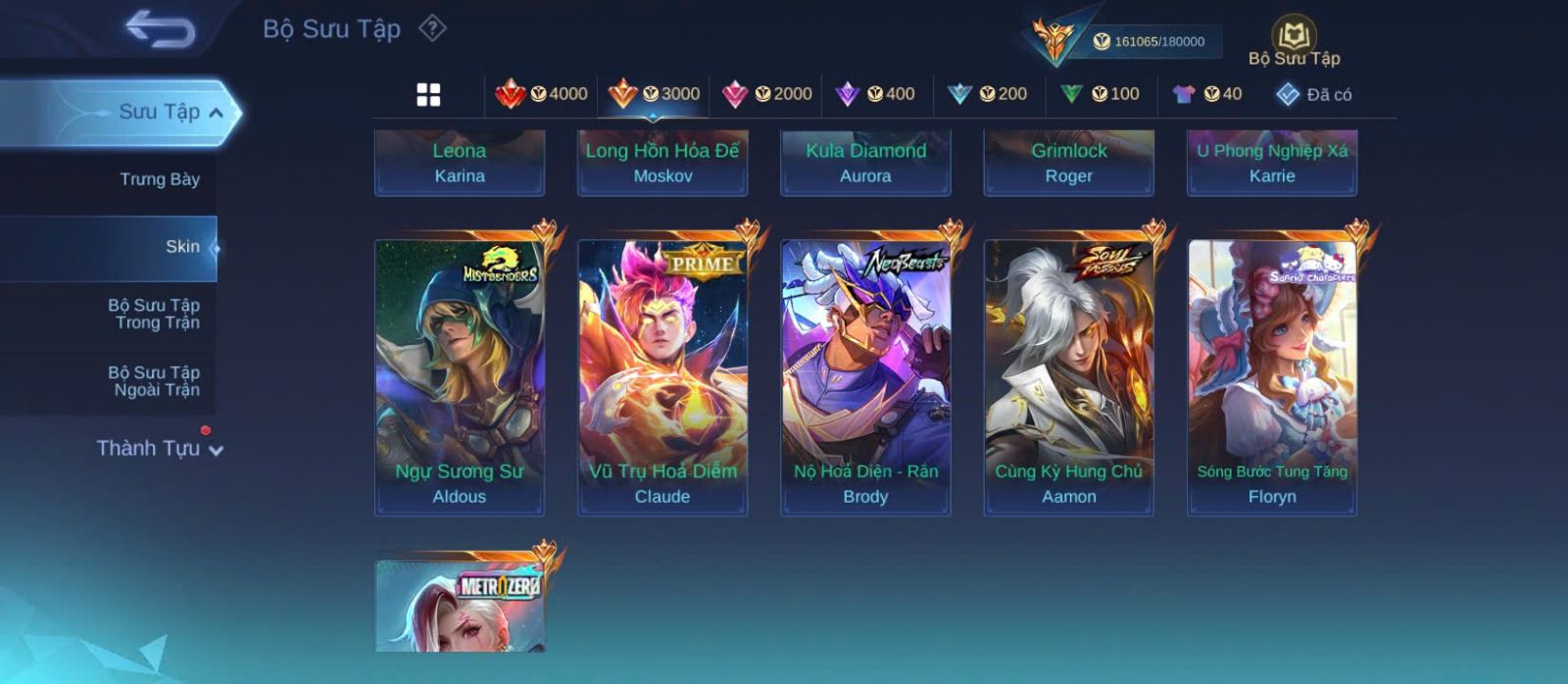Choose the Claude Prime skin card
Image resolution: width=1568 pixels, height=684 pixels.
click(662, 377)
